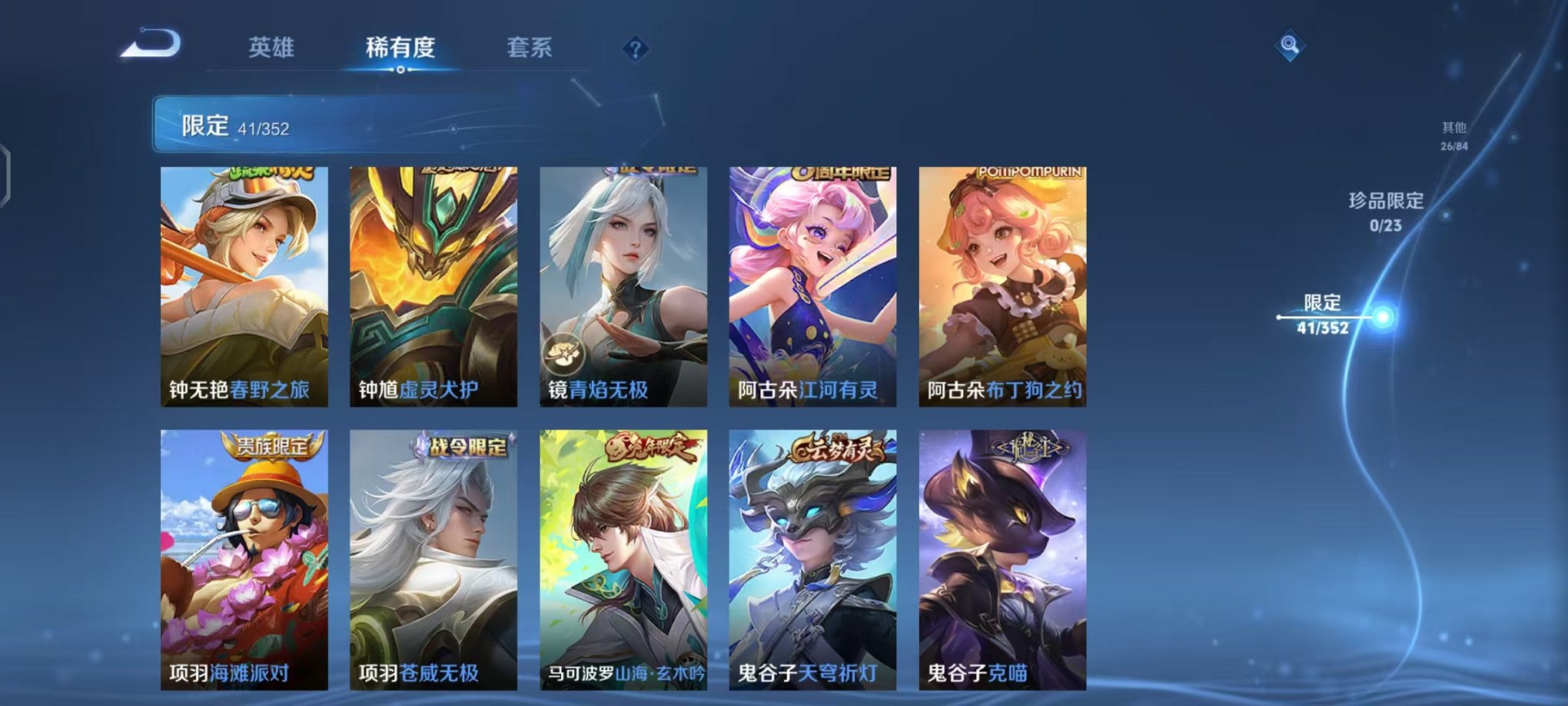Switch to the 英雄 tab
This screenshot has height=706, width=1568.
271,48
